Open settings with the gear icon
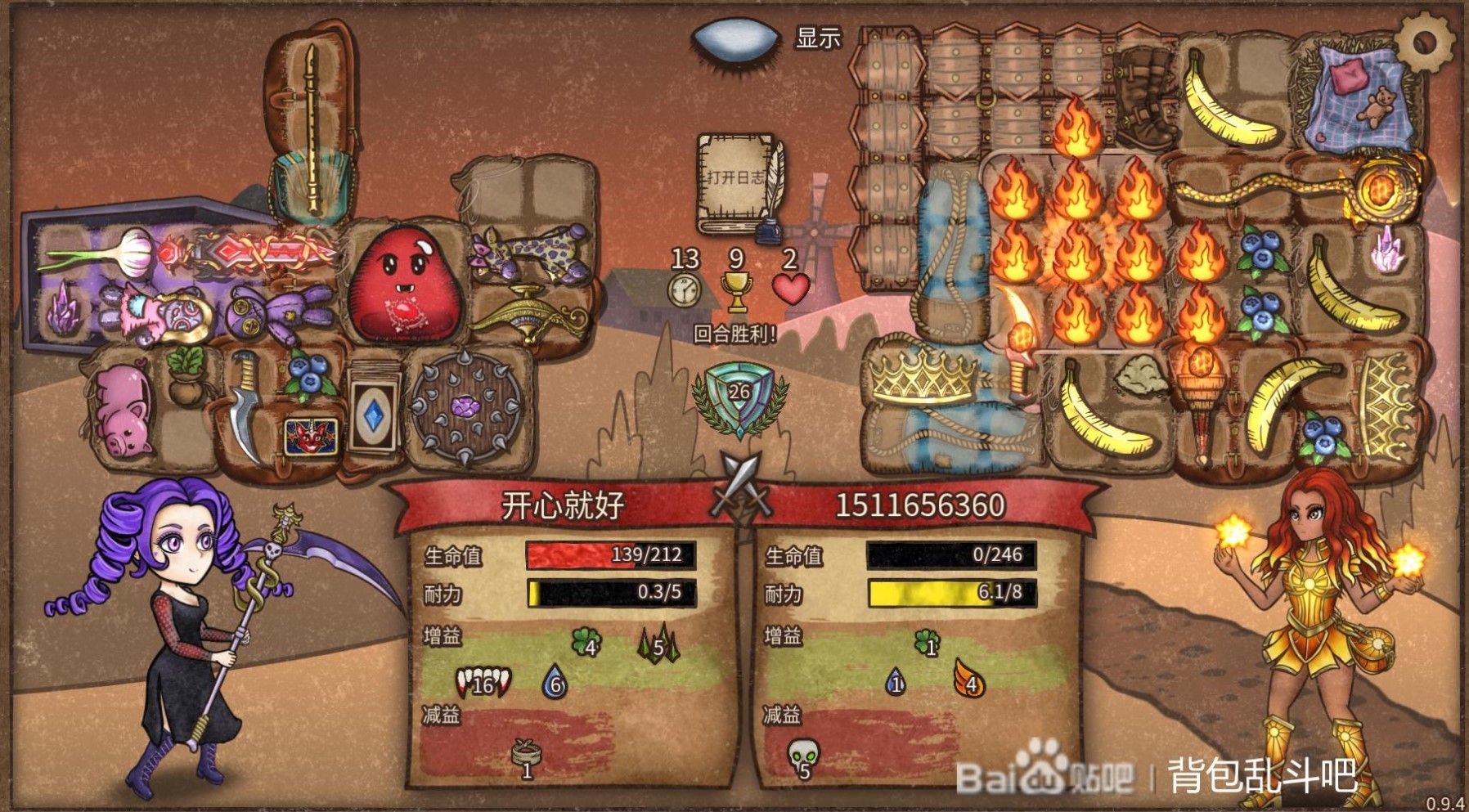 1424,42
